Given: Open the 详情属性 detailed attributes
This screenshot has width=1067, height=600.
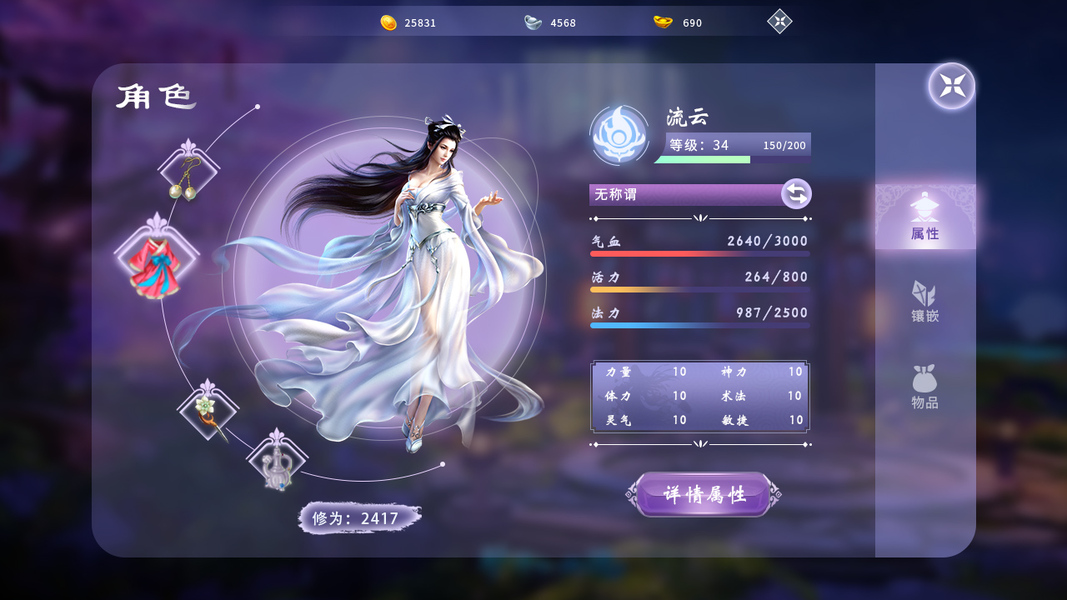Looking at the screenshot, I should (704, 495).
